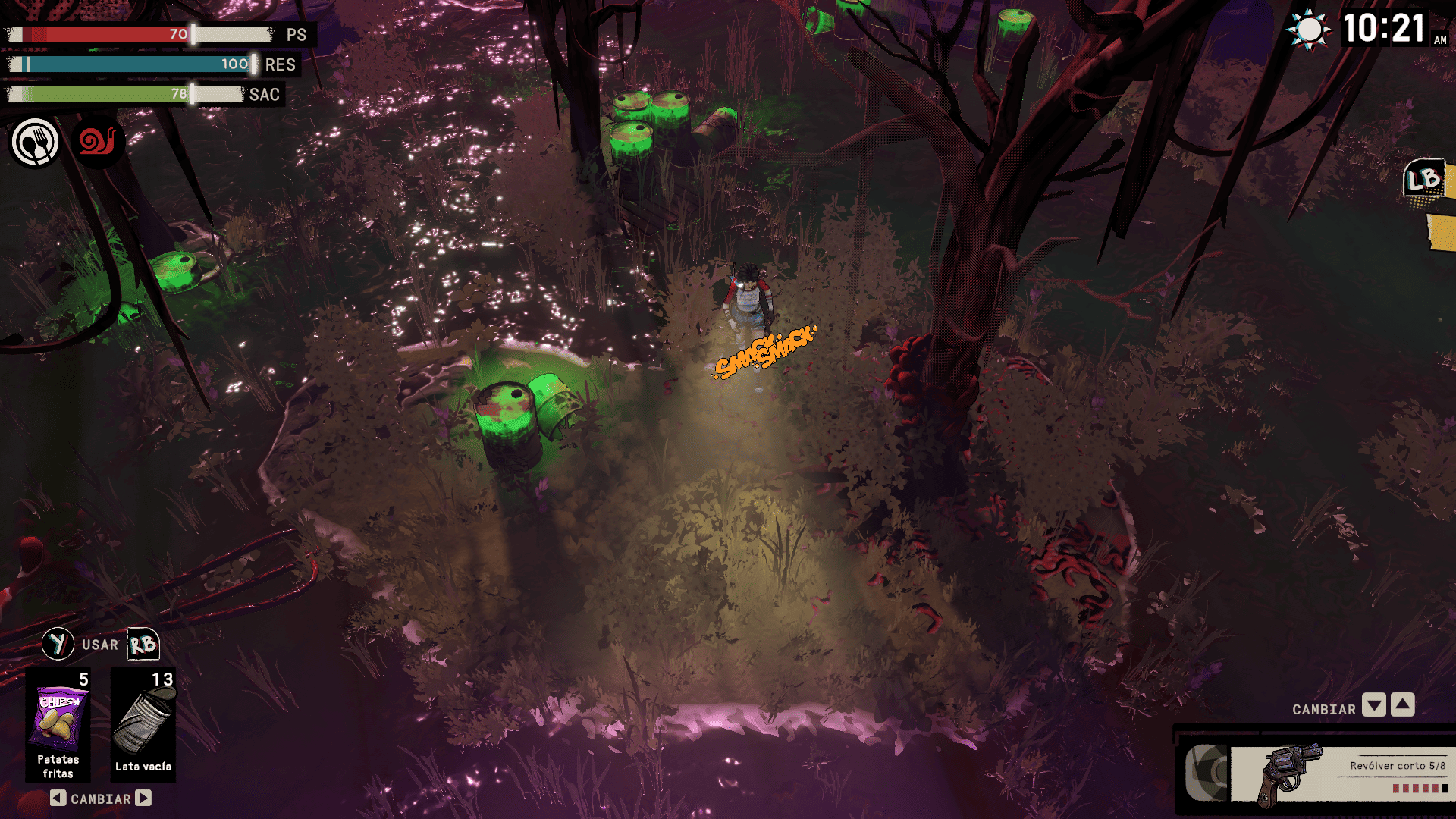The width and height of the screenshot is (1456, 819).
Task: Click the hunger status fork-and-plate icon
Action: (x=35, y=142)
